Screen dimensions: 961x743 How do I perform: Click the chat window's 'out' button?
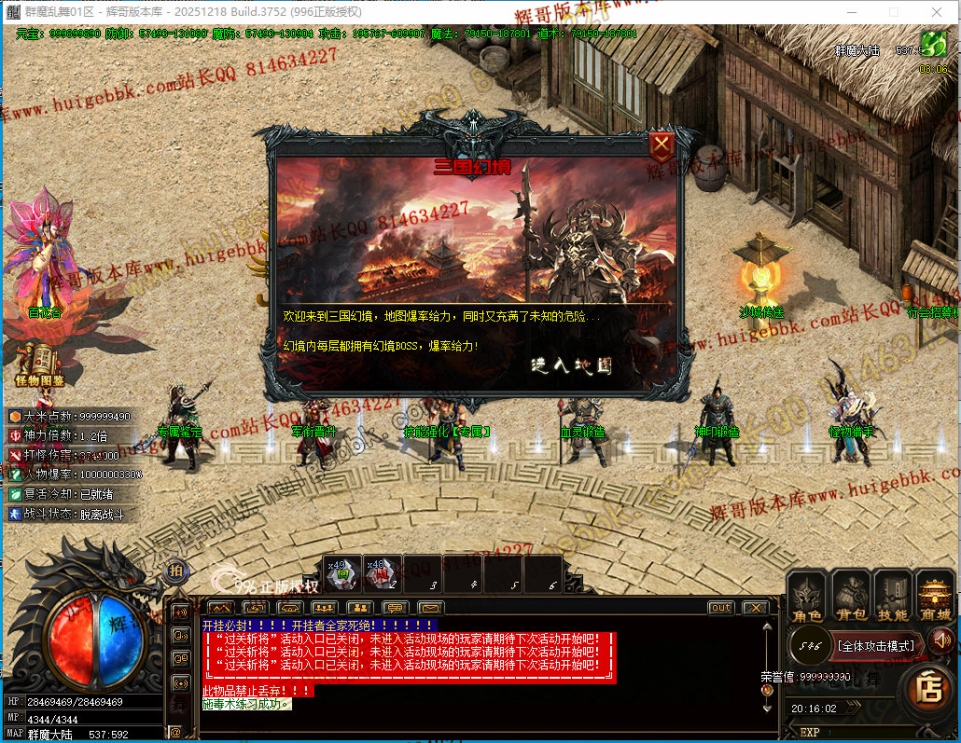click(720, 608)
